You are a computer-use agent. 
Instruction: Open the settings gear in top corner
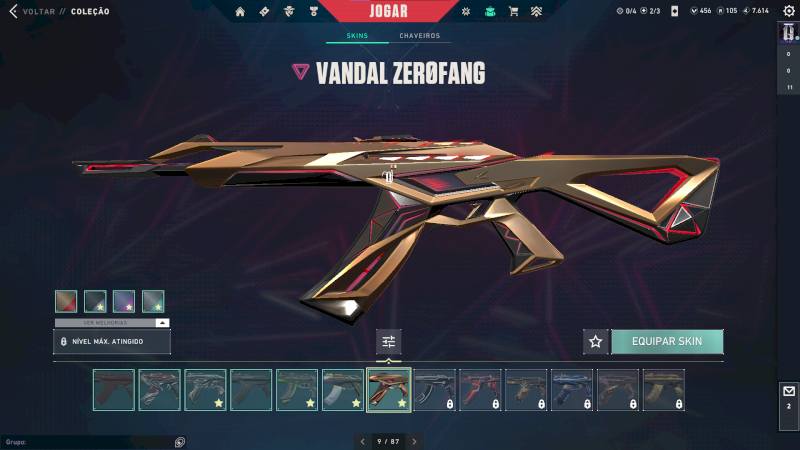click(788, 11)
